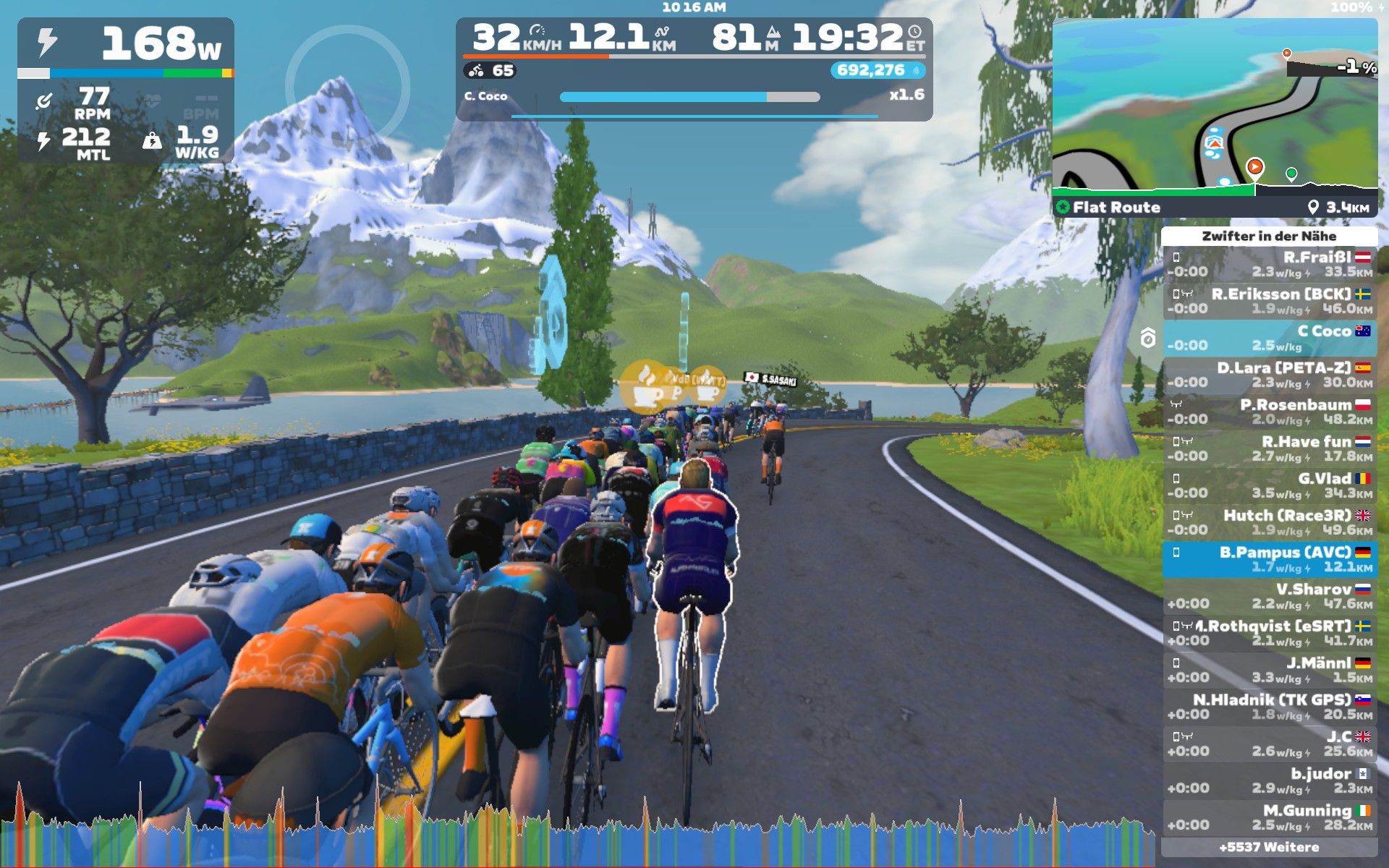Select b.judor in the nearby list
Viewport: 1389px width, 868px height.
(1270, 781)
